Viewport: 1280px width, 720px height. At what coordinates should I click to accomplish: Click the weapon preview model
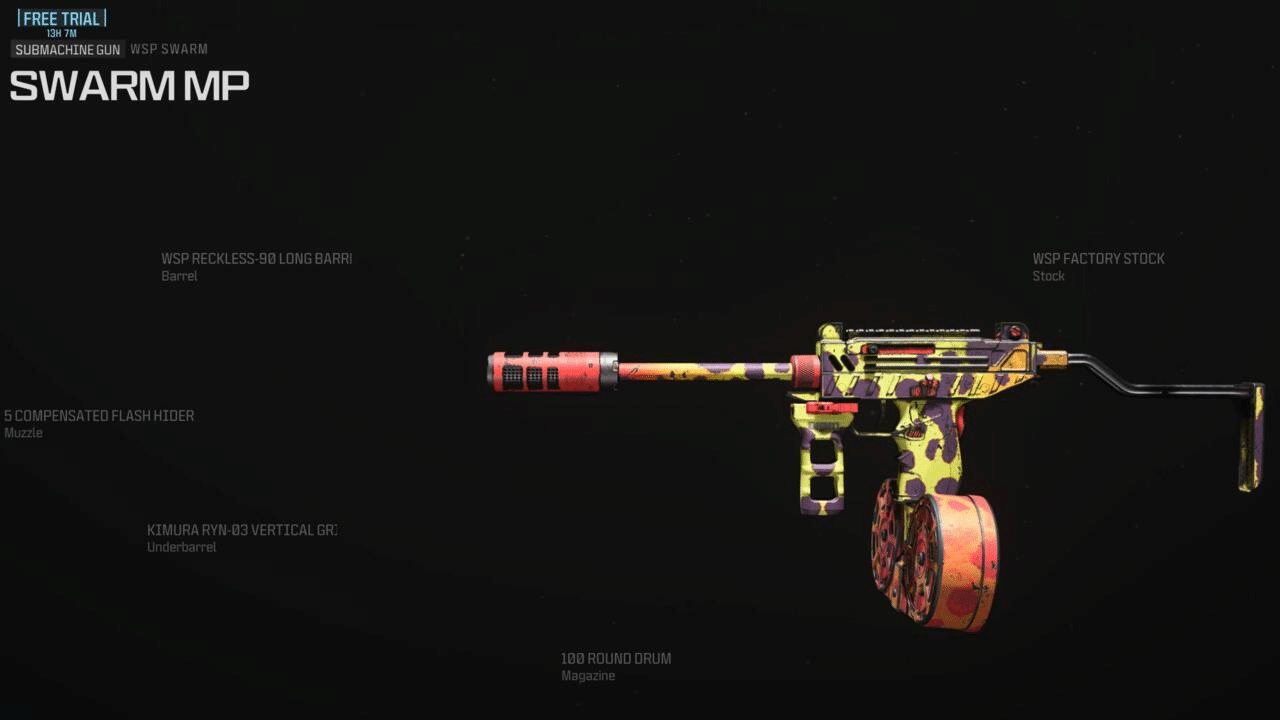[x=880, y=400]
